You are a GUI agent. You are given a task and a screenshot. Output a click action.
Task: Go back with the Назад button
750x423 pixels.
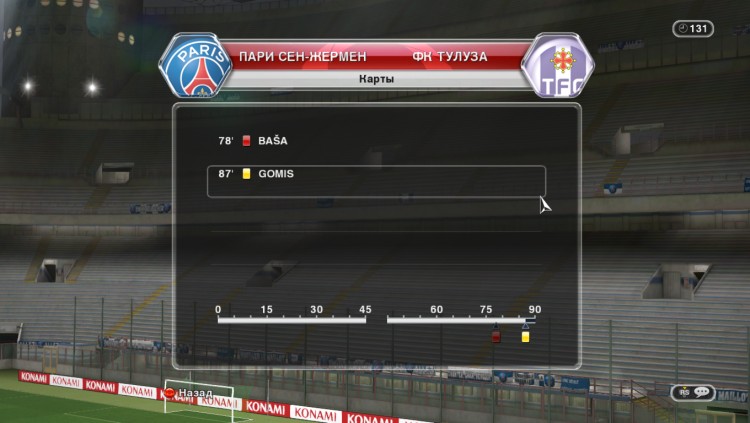191,392
